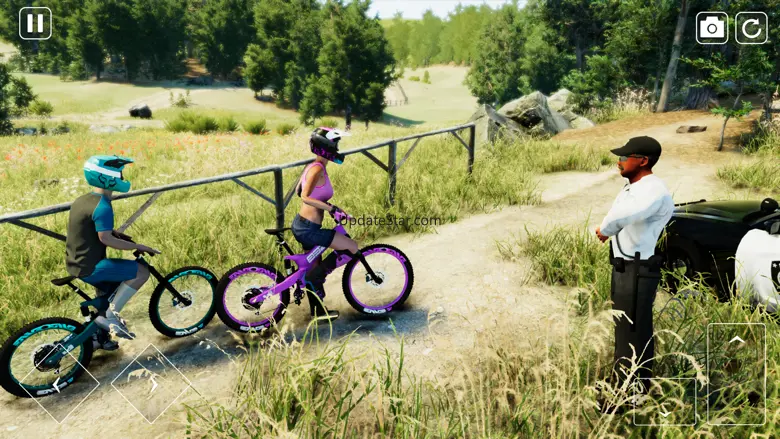Tap the tall up-arrow pedal button
This screenshot has width=780, height=439.
click(x=736, y=373)
